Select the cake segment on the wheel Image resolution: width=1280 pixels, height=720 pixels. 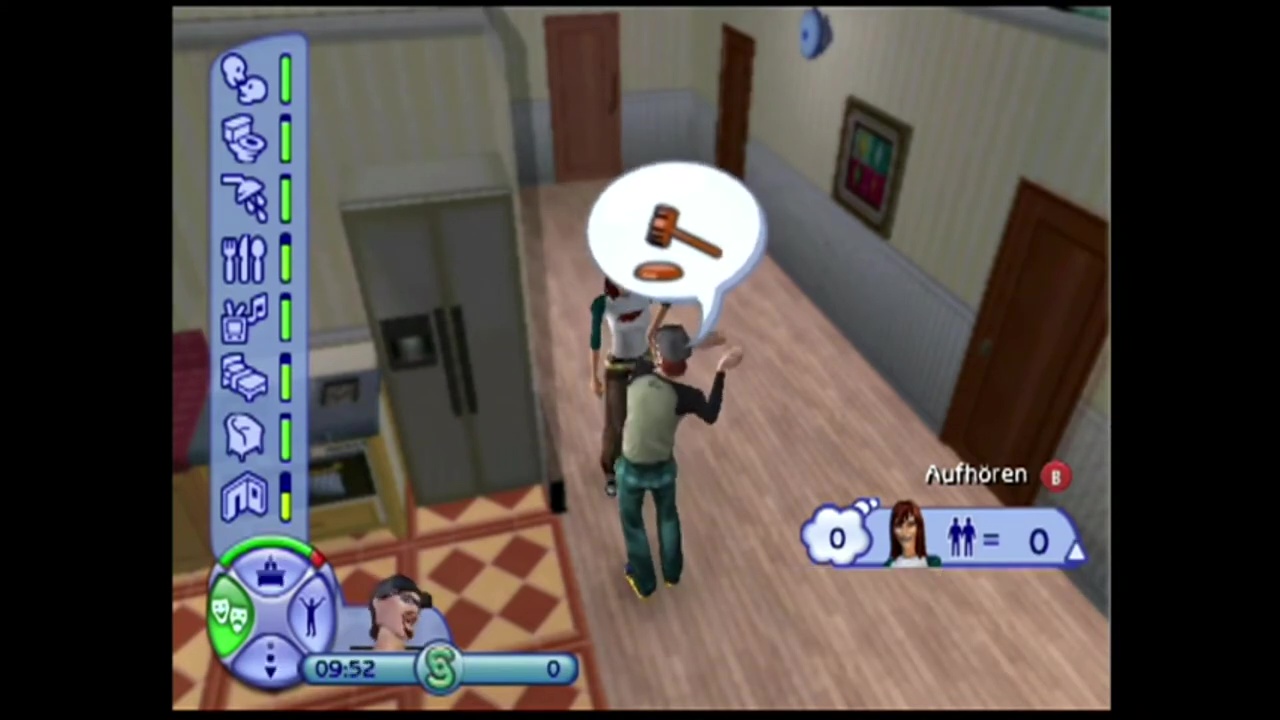click(271, 574)
